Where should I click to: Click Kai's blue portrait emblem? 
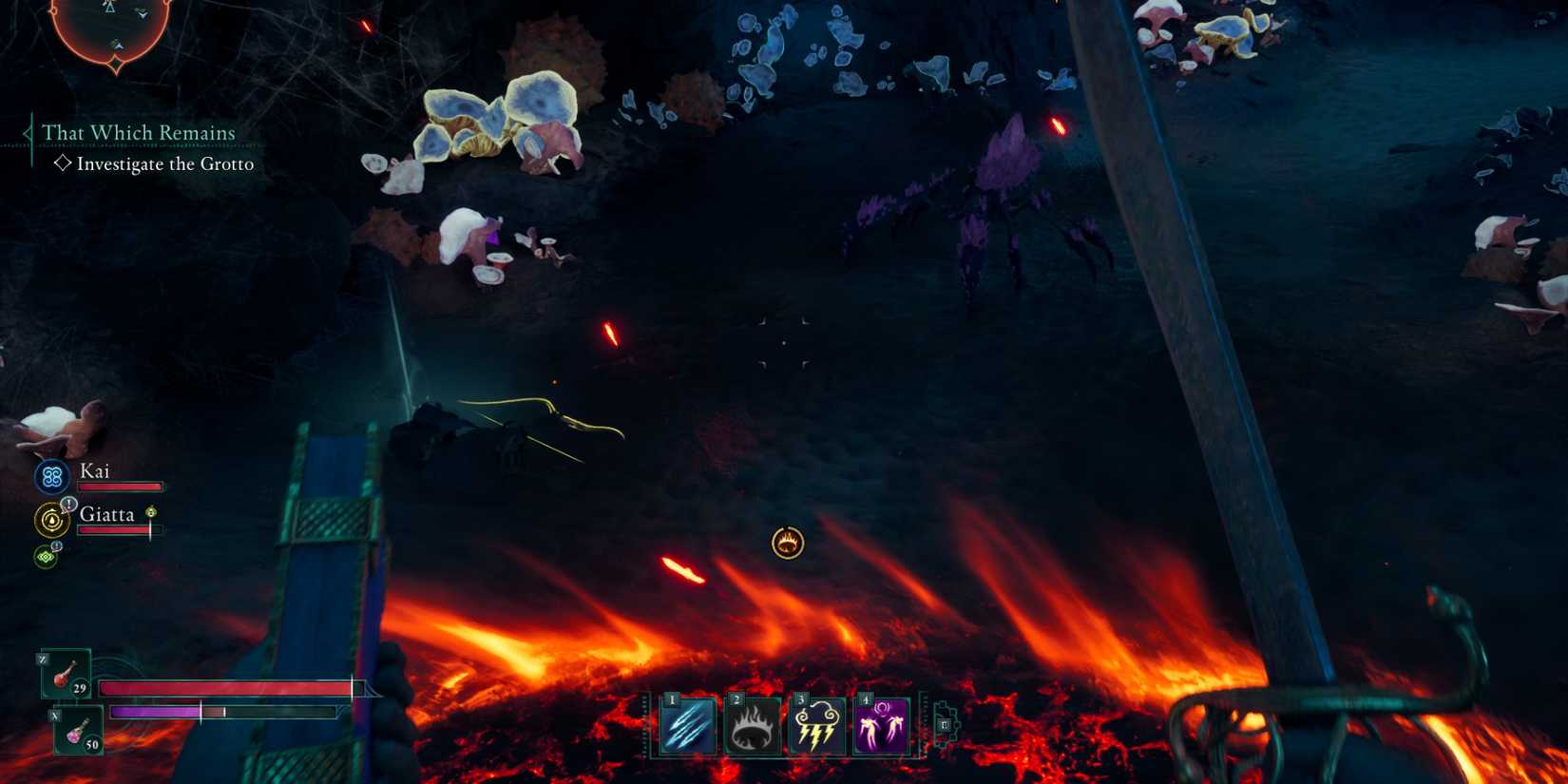click(50, 475)
